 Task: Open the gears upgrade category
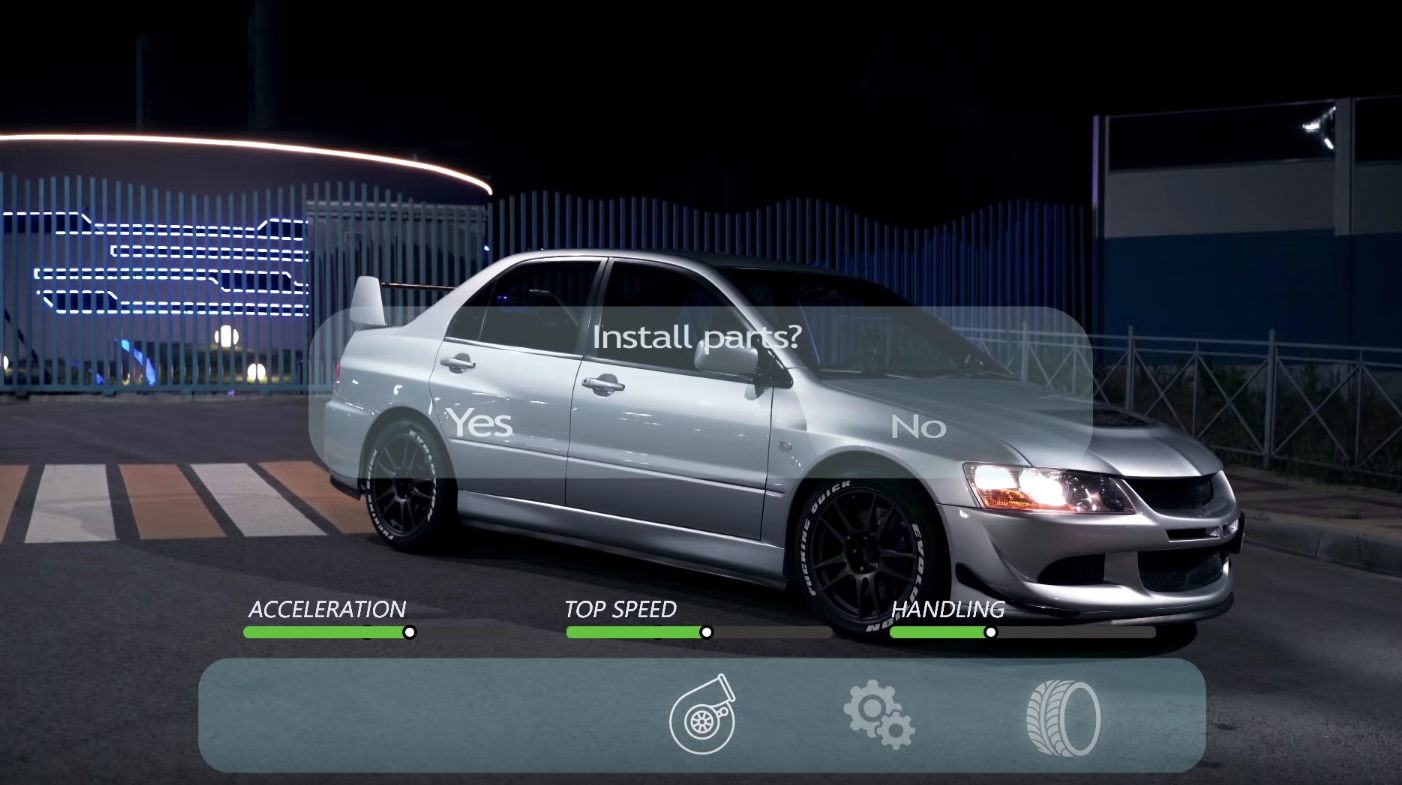pyautogui.click(x=878, y=714)
